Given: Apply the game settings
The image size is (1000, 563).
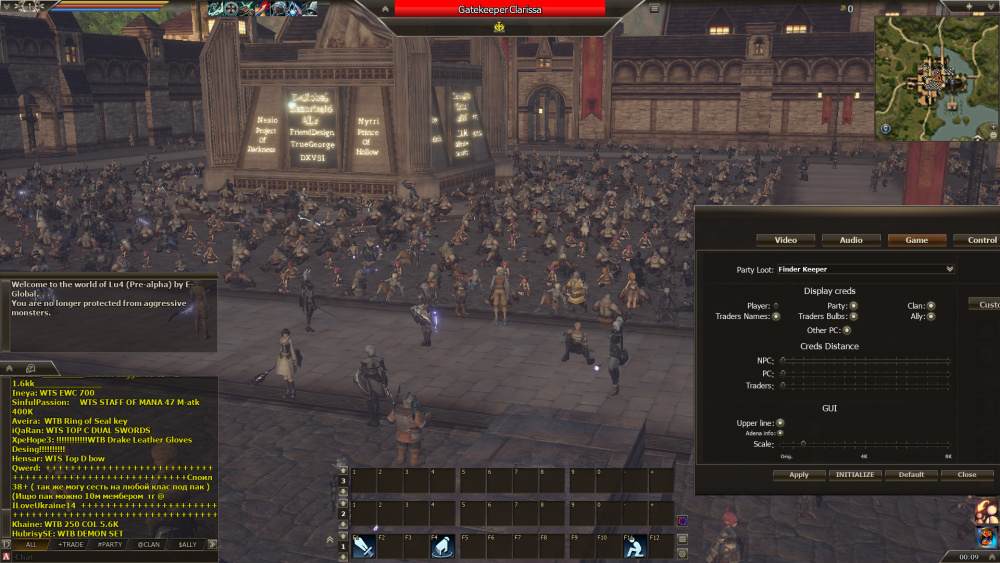Looking at the screenshot, I should 798,475.
